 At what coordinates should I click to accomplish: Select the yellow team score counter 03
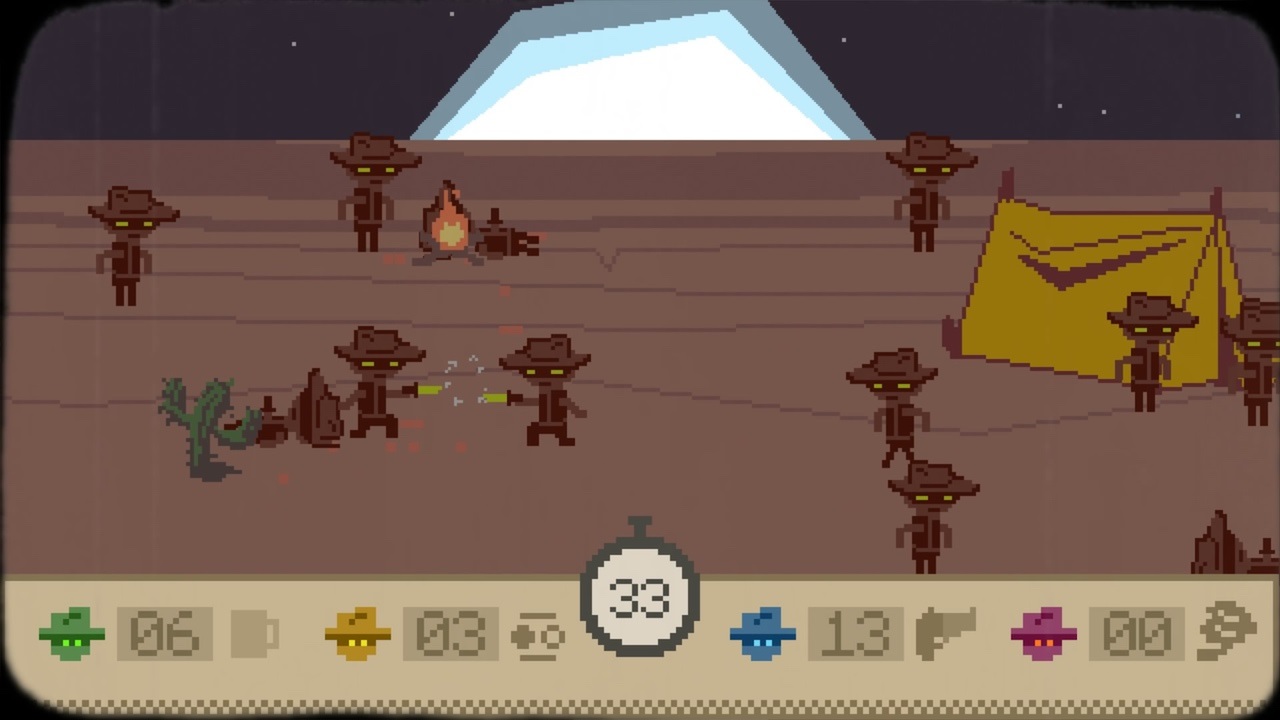pos(450,633)
